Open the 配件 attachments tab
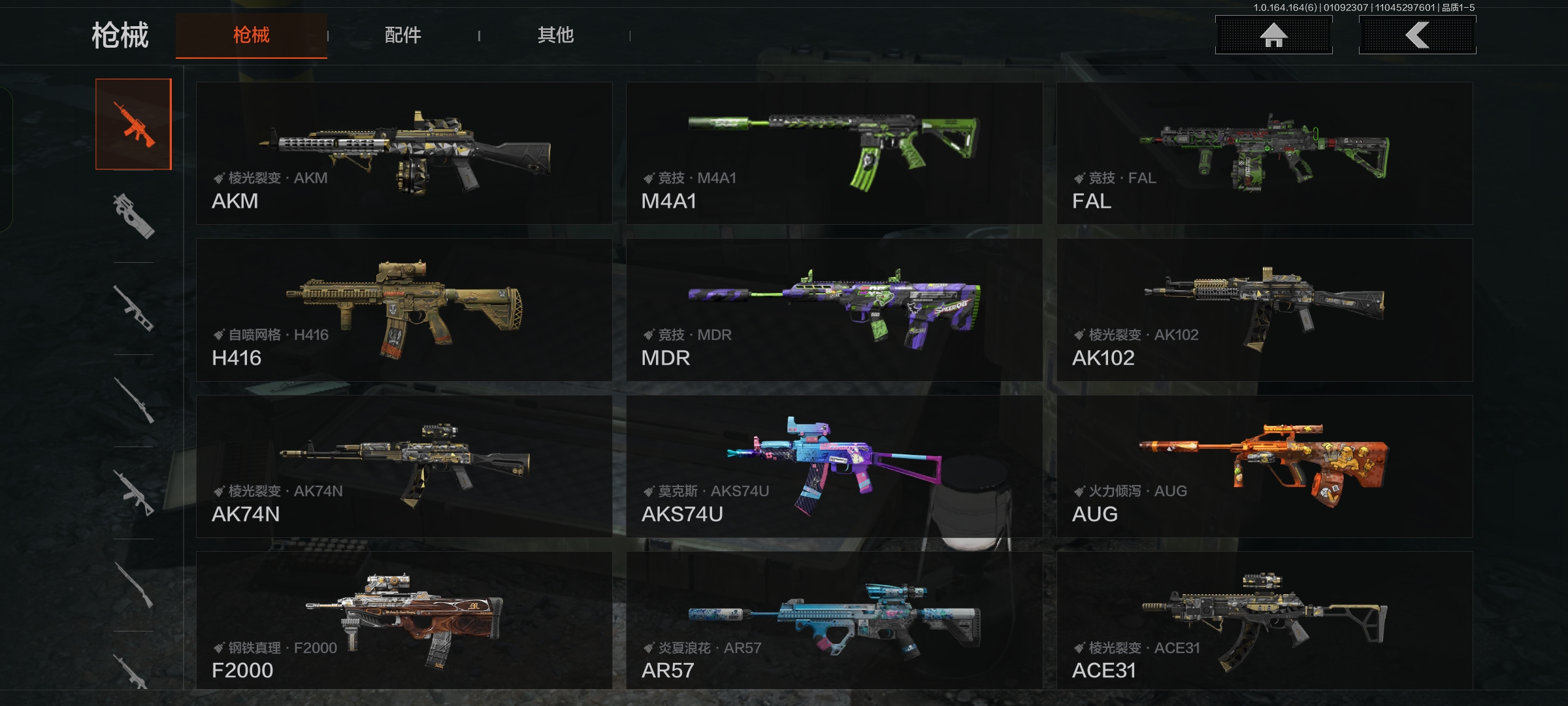Screen dimensions: 1568x706 tap(403, 35)
